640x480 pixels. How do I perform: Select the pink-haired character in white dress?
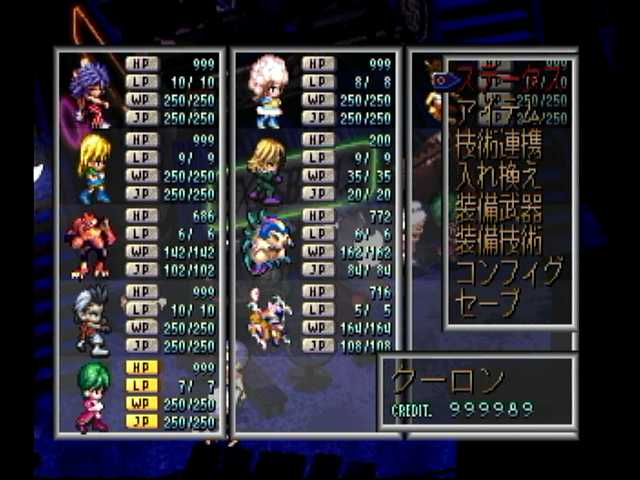tap(267, 92)
